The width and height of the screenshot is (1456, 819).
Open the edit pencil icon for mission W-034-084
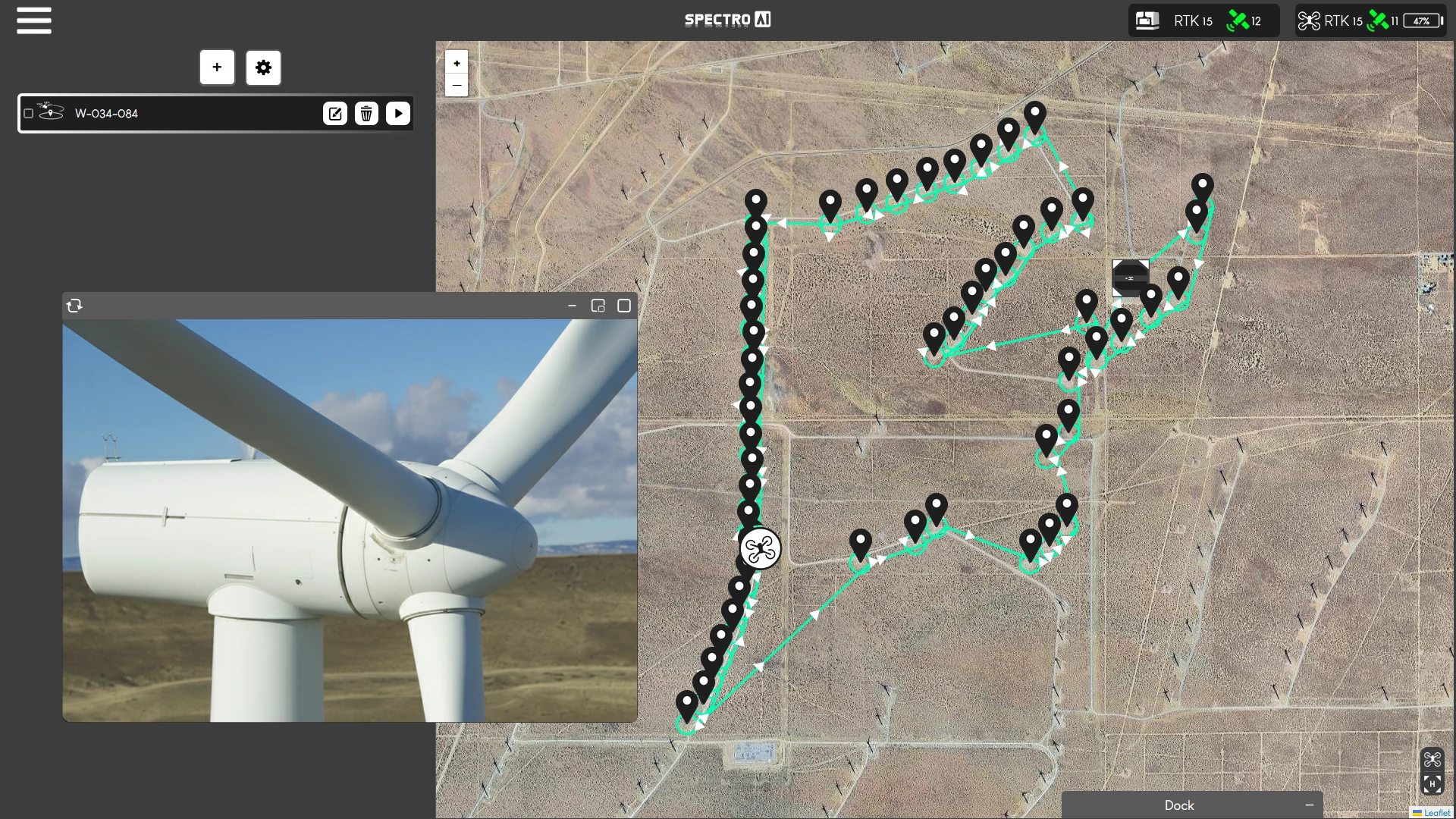(x=336, y=113)
